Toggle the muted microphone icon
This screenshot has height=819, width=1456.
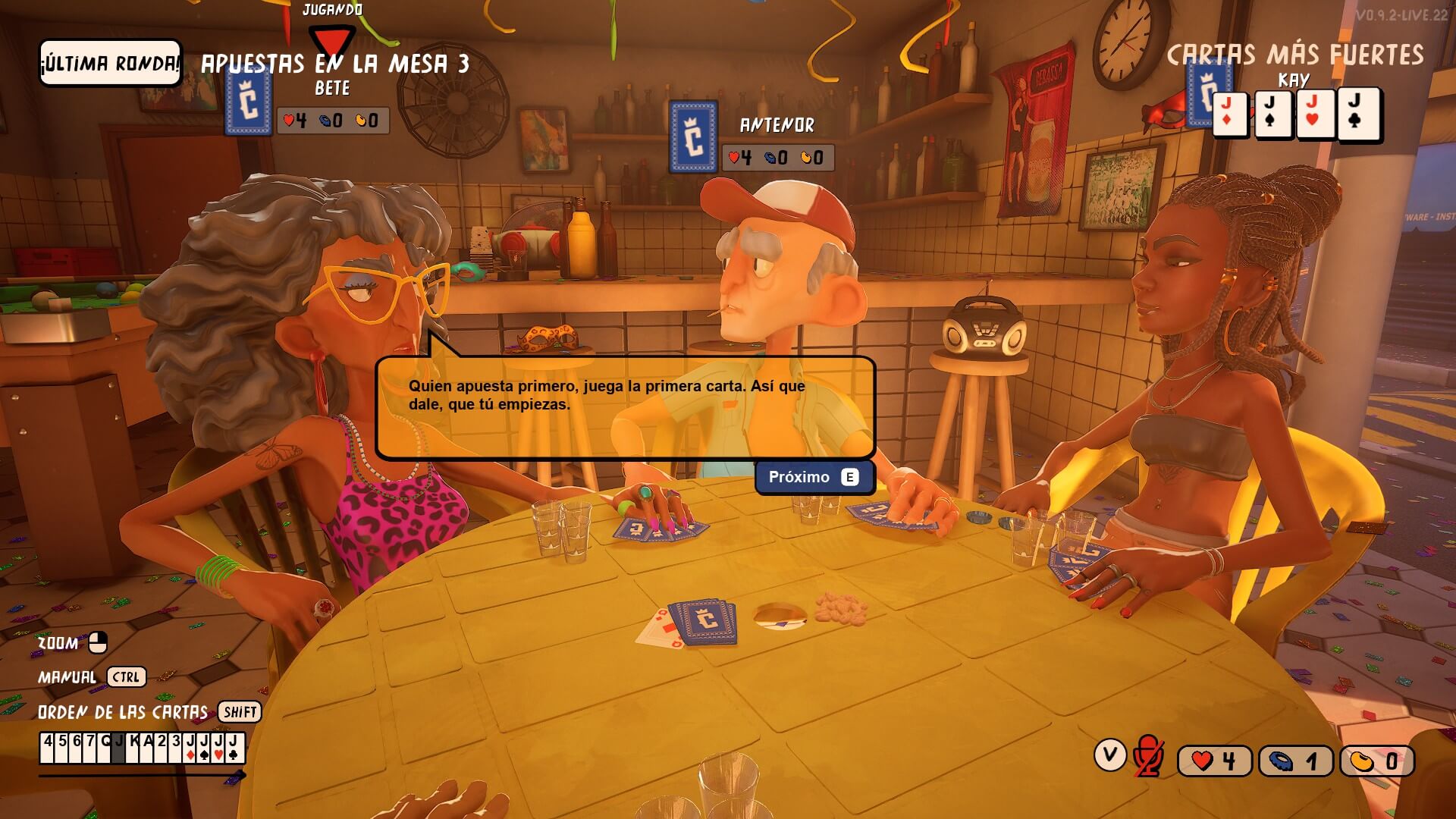(x=1148, y=756)
